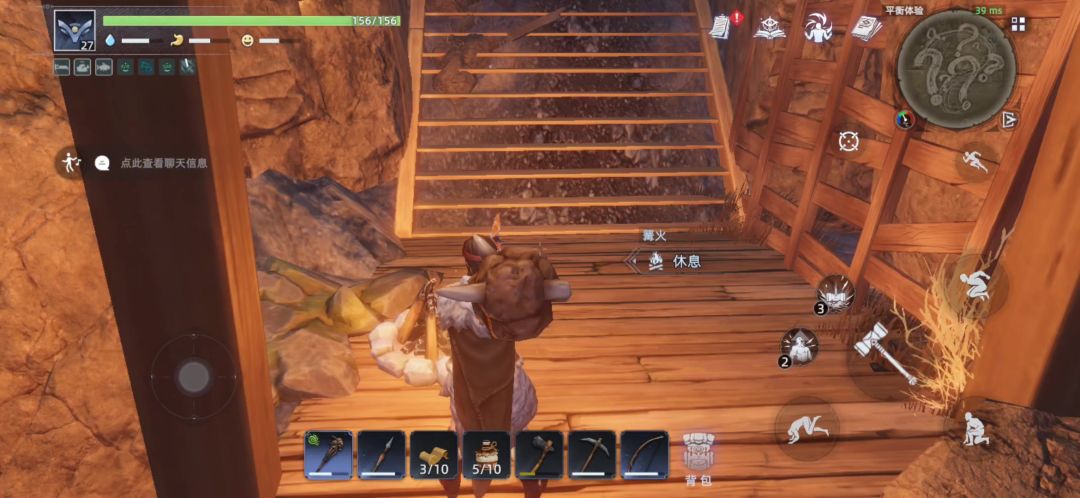Open the eye-and-book knowledge icon
The image size is (1080, 498).
[x=770, y=27]
